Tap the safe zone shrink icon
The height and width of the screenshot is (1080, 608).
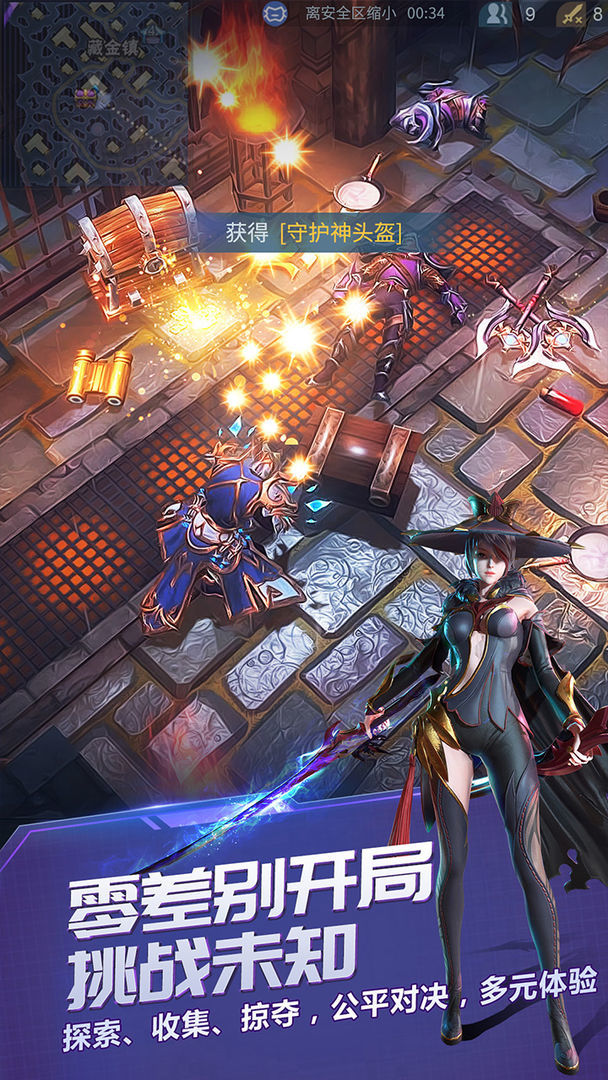click(275, 13)
